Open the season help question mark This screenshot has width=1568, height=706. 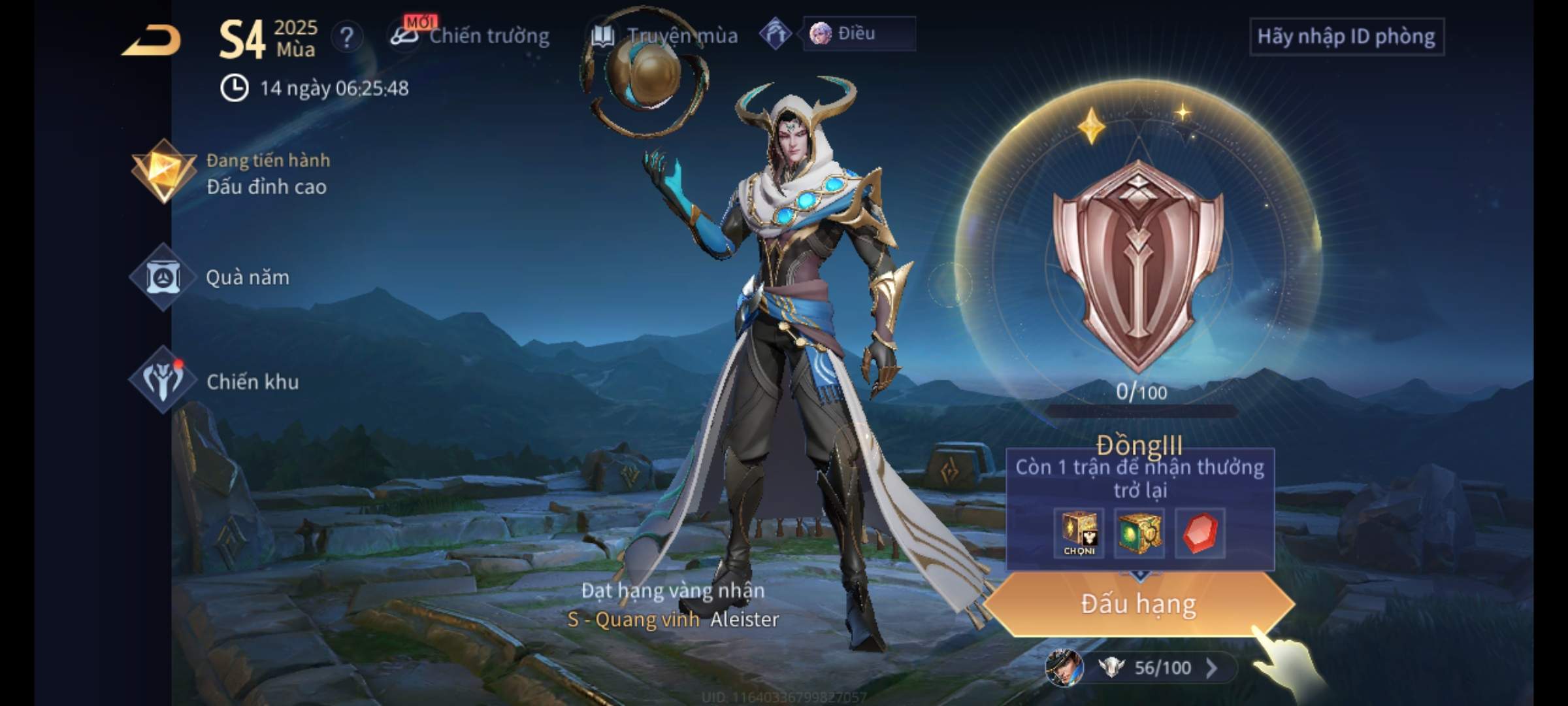click(x=347, y=37)
